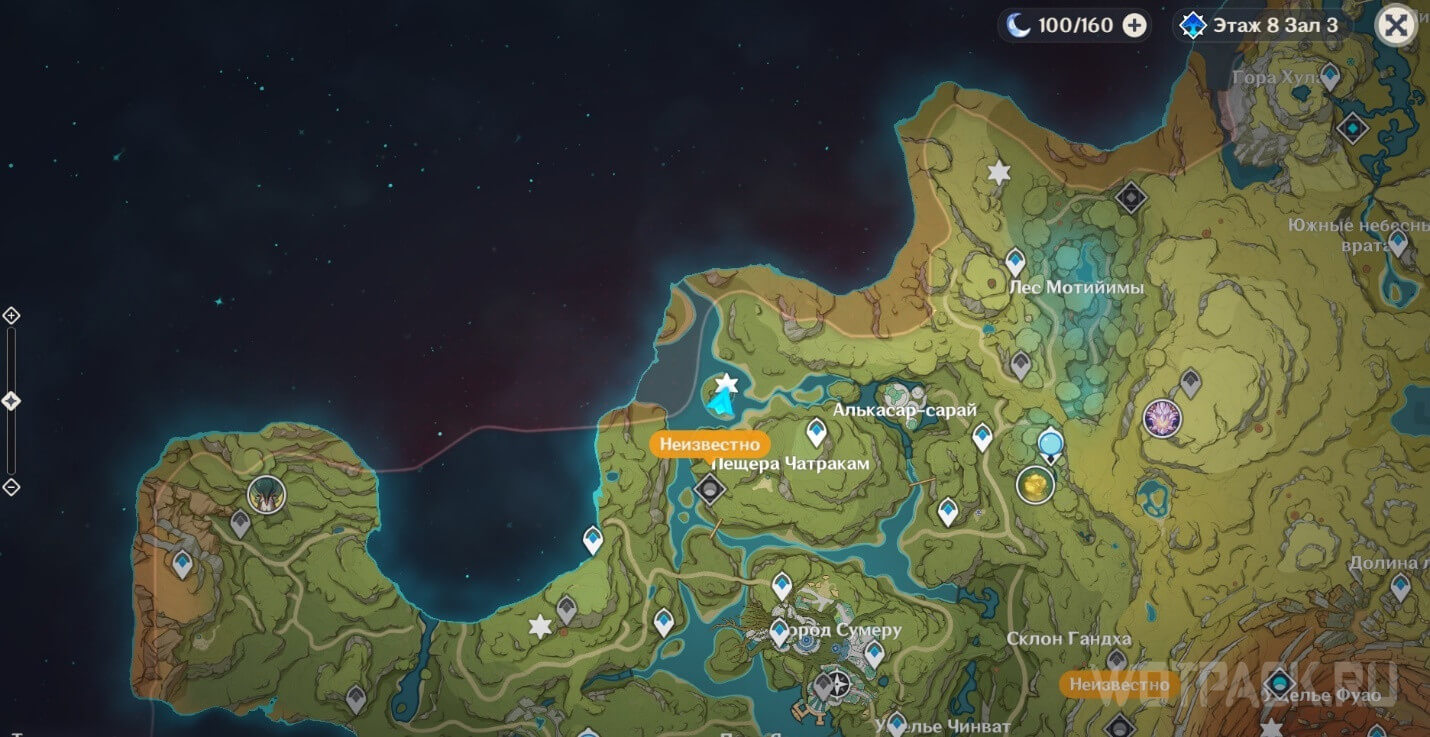Click the map zoom slider handle
Image resolution: width=1430 pixels, height=737 pixels.
pos(11,401)
